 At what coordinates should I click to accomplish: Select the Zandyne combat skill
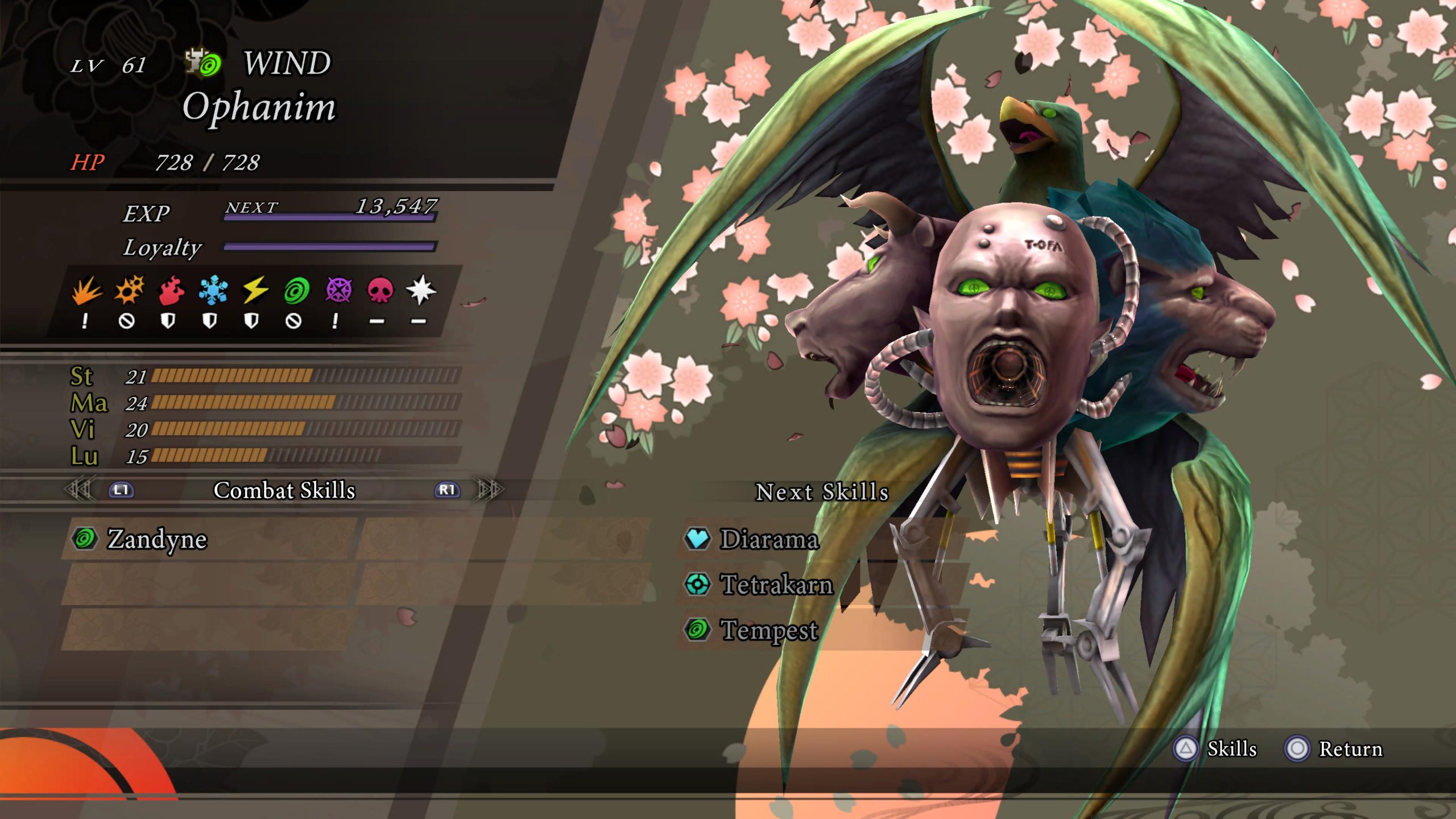[x=157, y=539]
